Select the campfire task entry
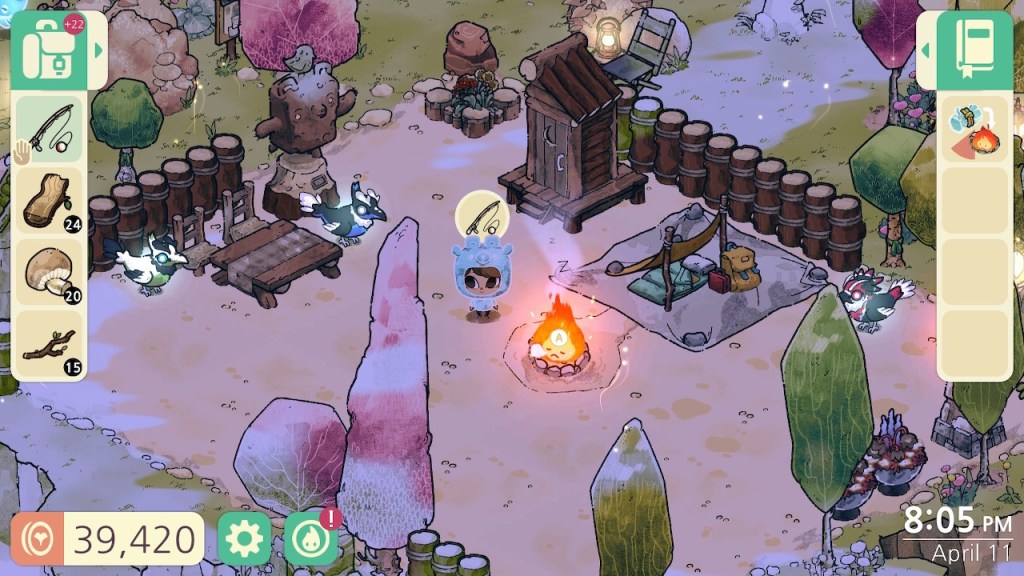1024x576 pixels. click(x=971, y=129)
